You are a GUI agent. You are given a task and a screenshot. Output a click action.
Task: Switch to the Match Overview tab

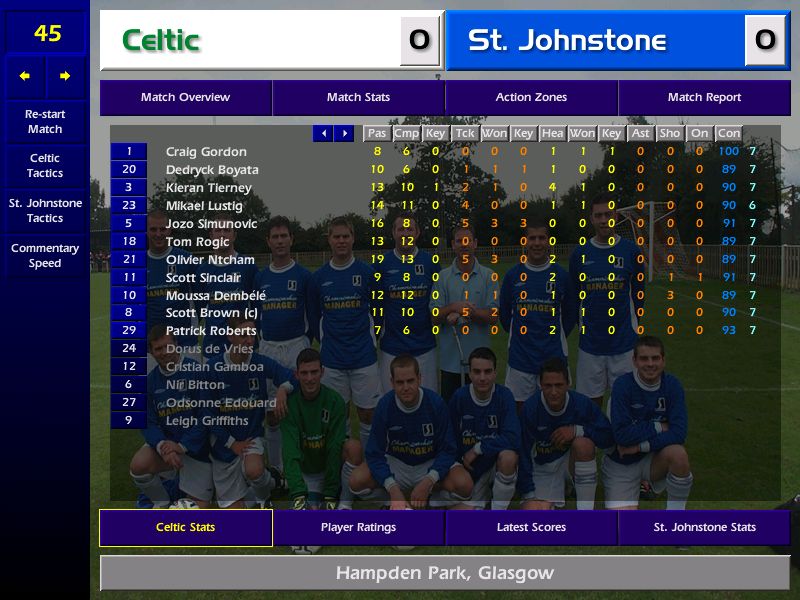(x=185, y=97)
